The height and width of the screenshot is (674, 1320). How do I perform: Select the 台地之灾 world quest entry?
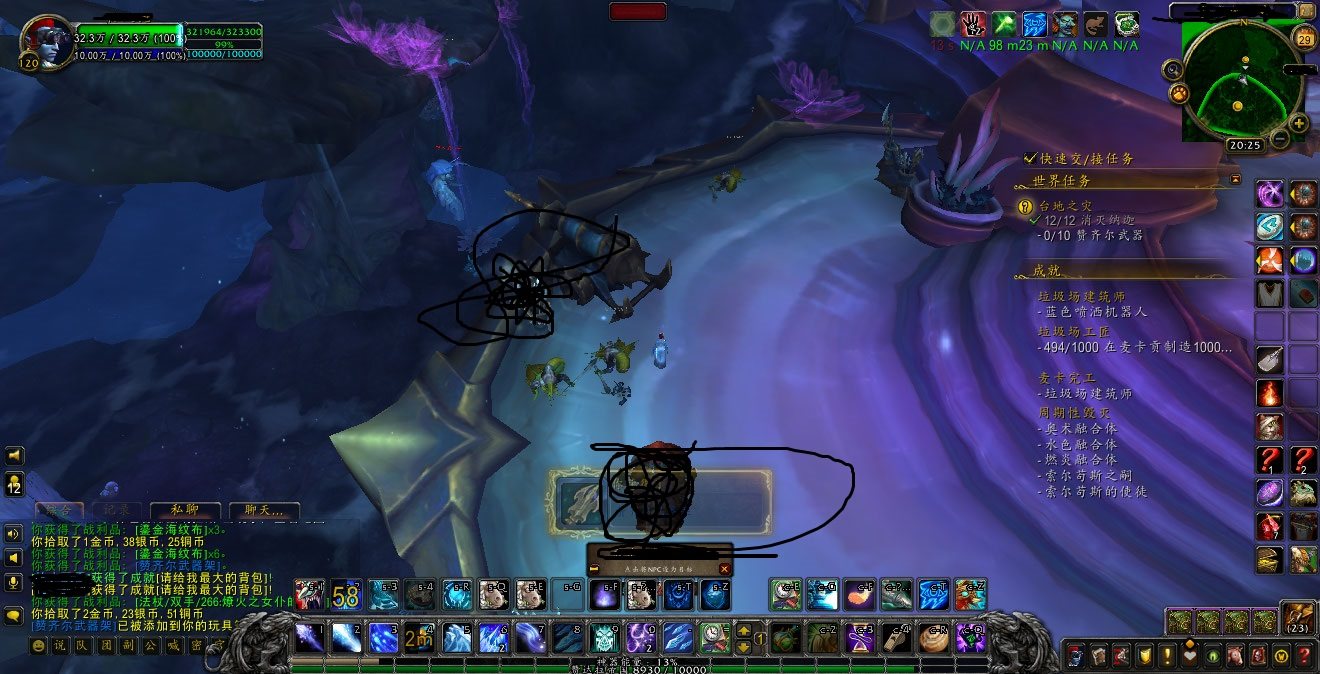coord(1065,205)
